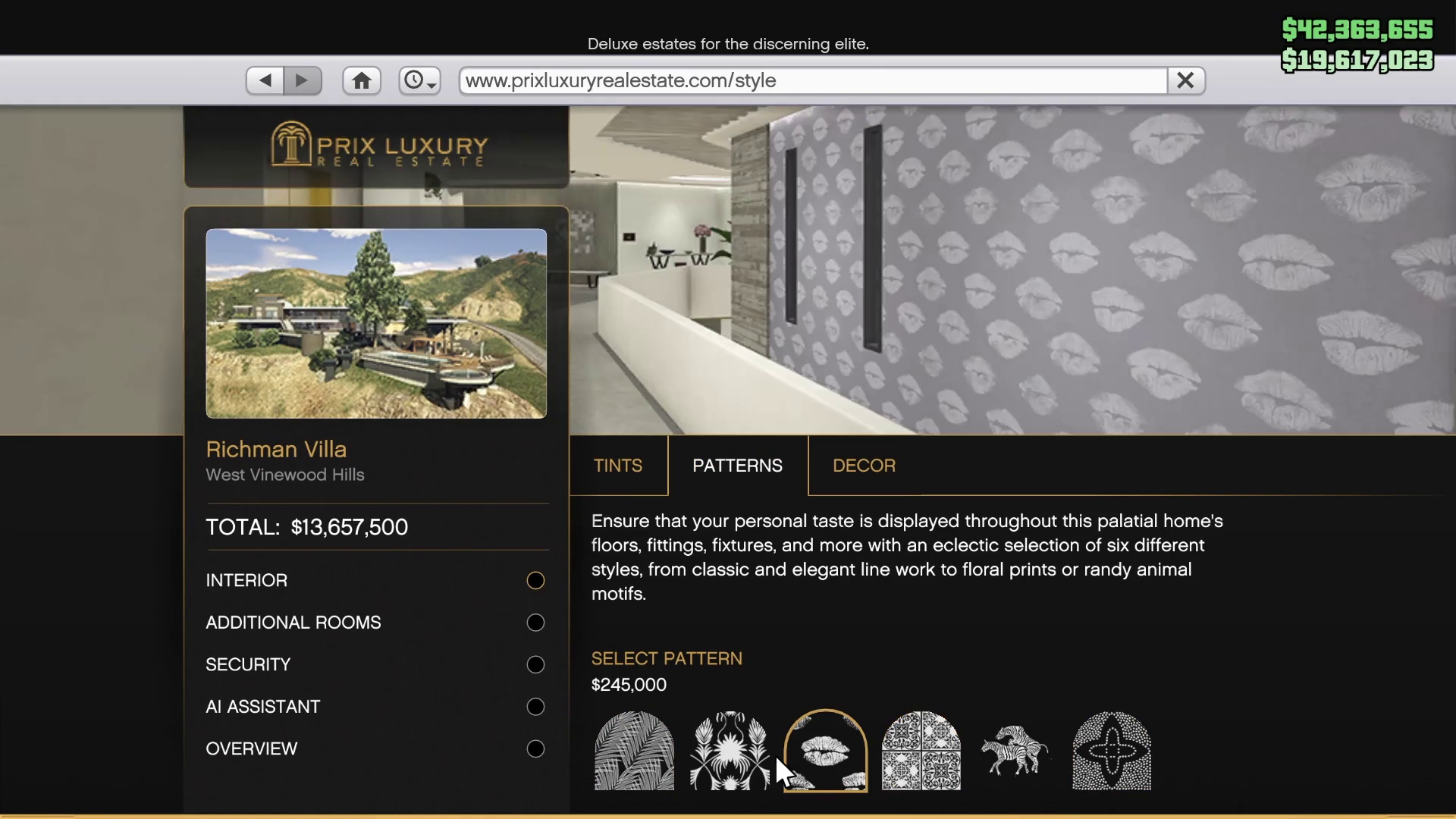Viewport: 1456px width, 819px height.
Task: Select the INTERIOR option circle
Action: point(535,580)
